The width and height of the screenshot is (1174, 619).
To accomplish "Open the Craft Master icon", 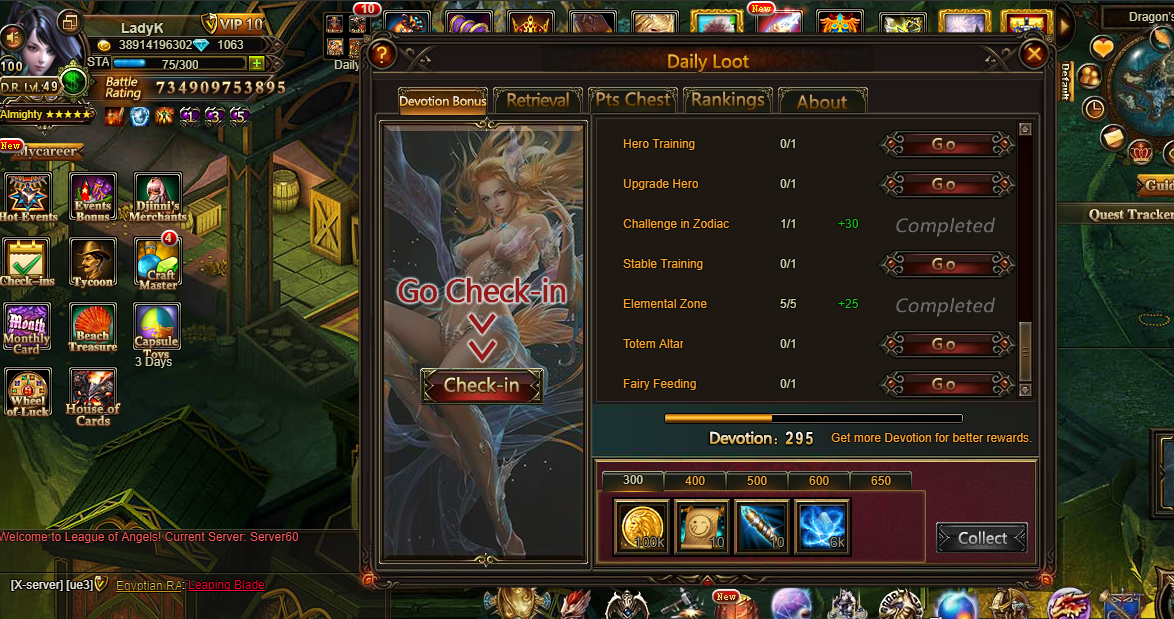I will coord(157,263).
